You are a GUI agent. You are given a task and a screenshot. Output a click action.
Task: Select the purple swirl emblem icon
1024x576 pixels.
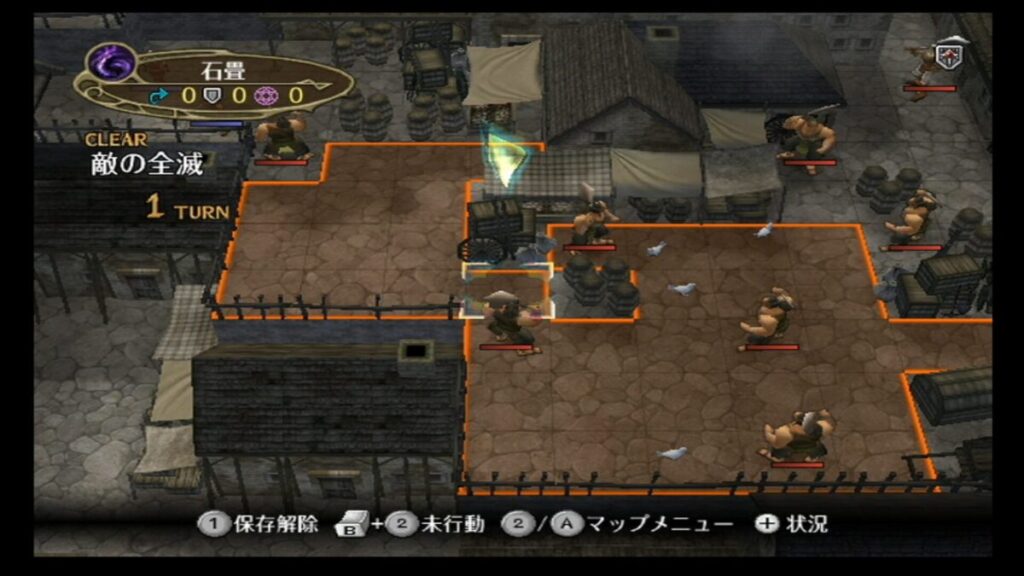(111, 67)
